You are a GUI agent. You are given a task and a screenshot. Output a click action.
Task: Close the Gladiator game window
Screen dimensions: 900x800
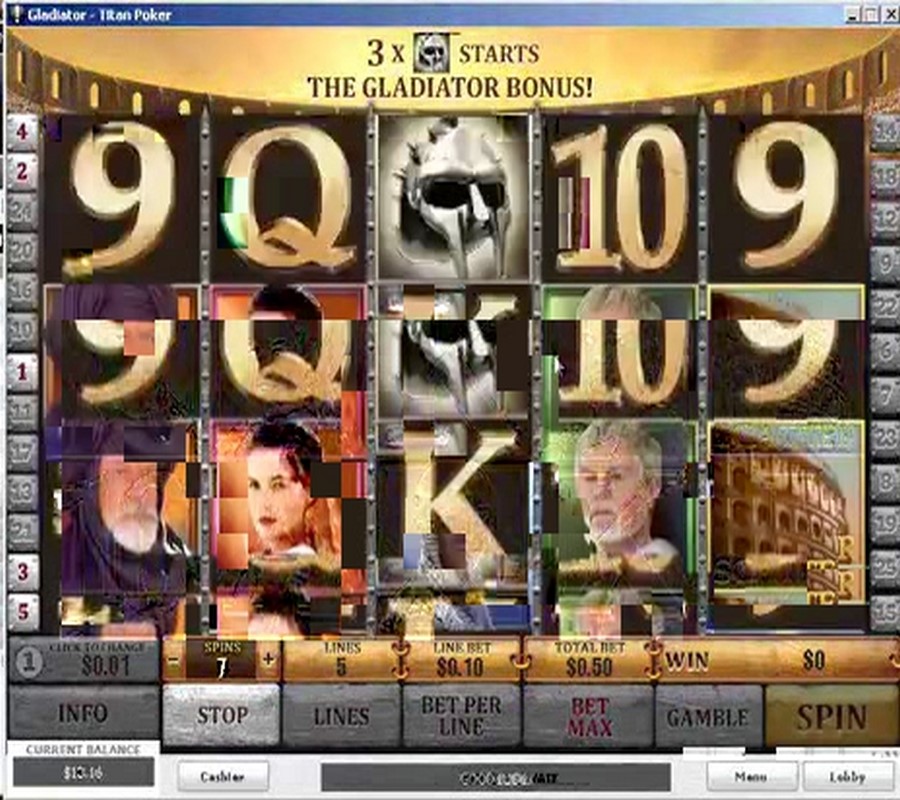(x=888, y=14)
